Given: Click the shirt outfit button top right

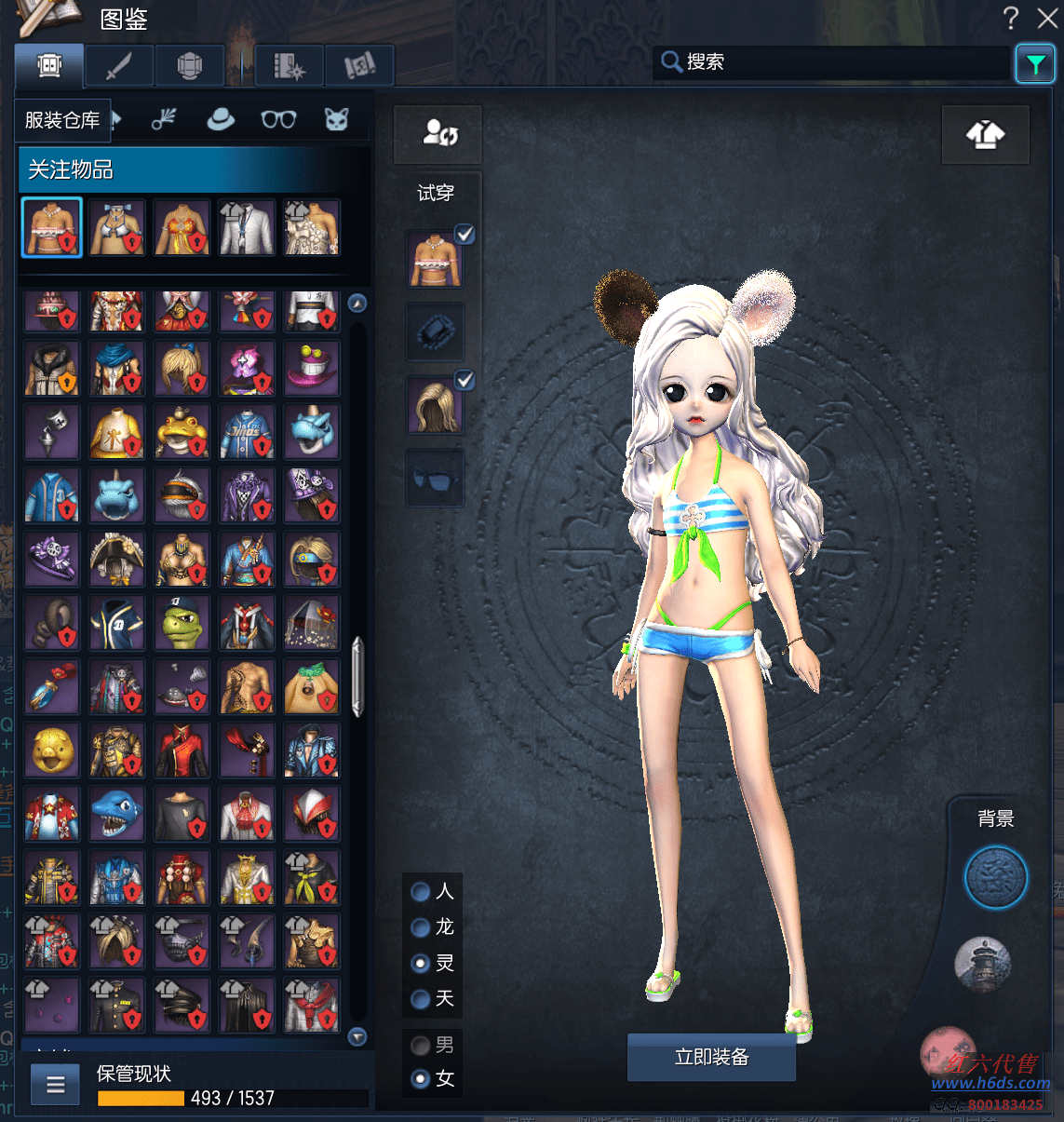Looking at the screenshot, I should point(985,135).
